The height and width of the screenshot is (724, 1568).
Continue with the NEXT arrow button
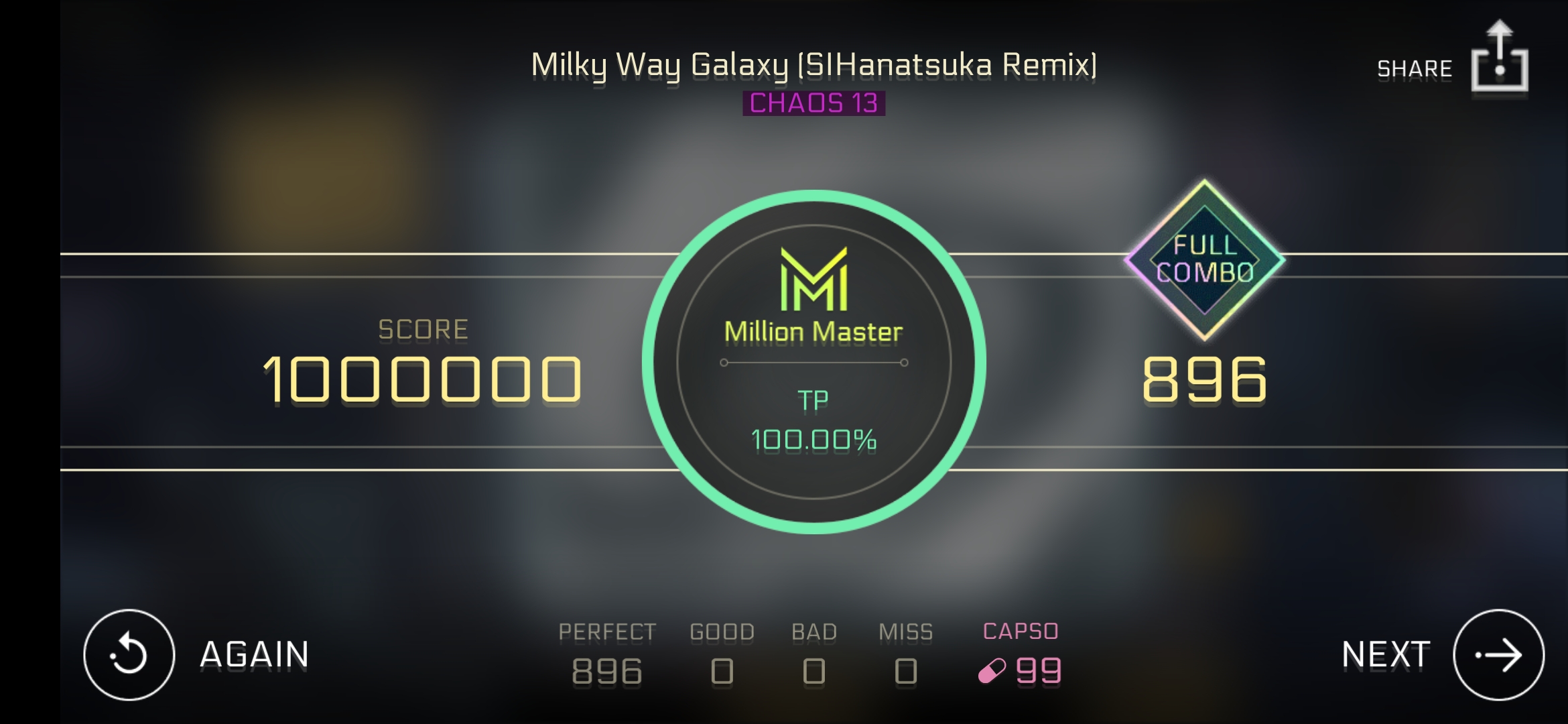click(x=1498, y=654)
